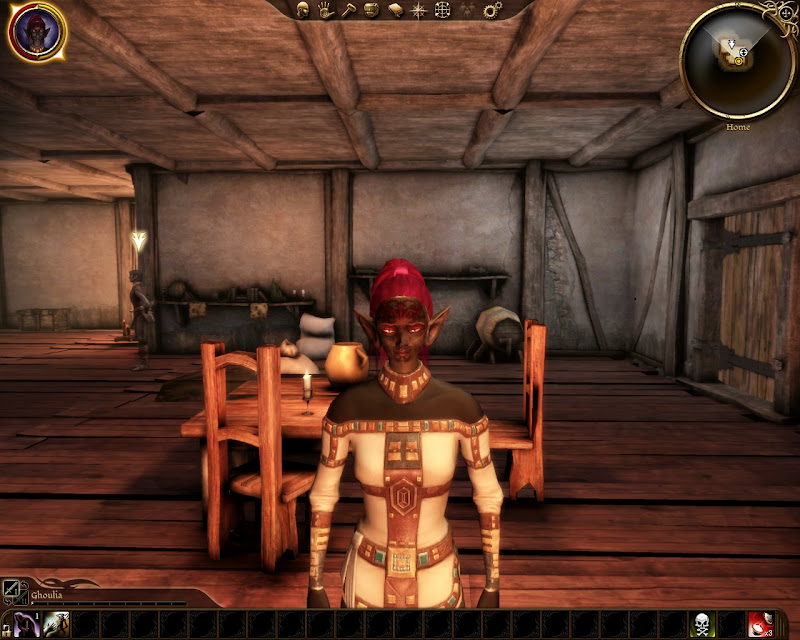Viewport: 800px width, 640px height.
Task: Open the journal book icon
Action: coord(395,10)
